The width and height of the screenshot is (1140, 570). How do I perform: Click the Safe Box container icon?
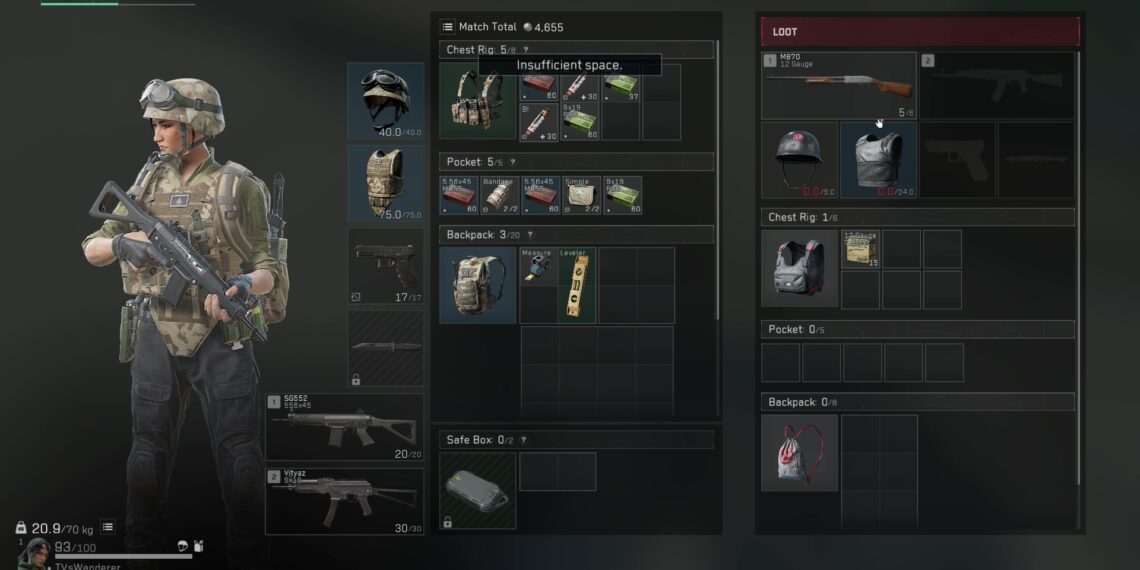tap(477, 490)
